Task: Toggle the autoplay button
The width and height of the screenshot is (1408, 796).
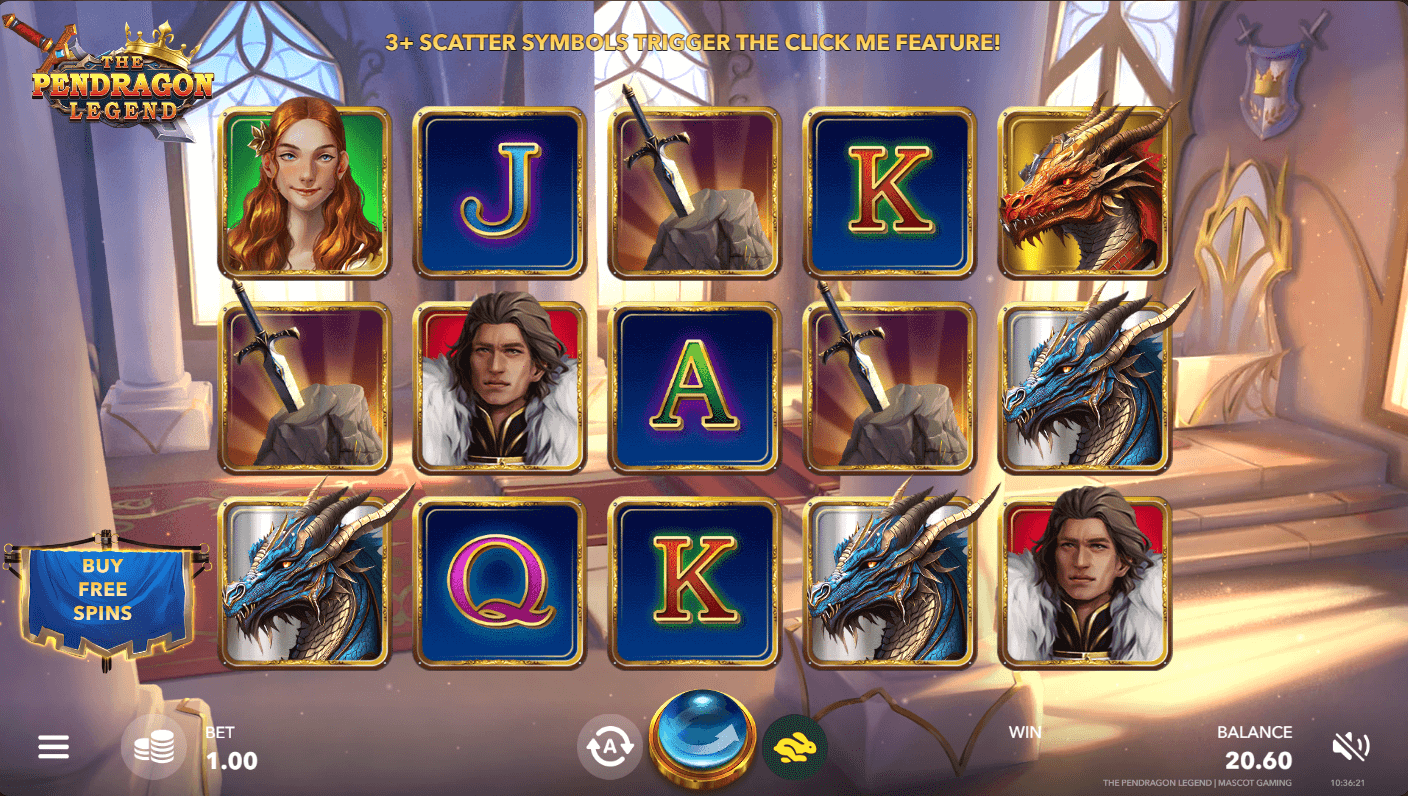Action: point(609,746)
